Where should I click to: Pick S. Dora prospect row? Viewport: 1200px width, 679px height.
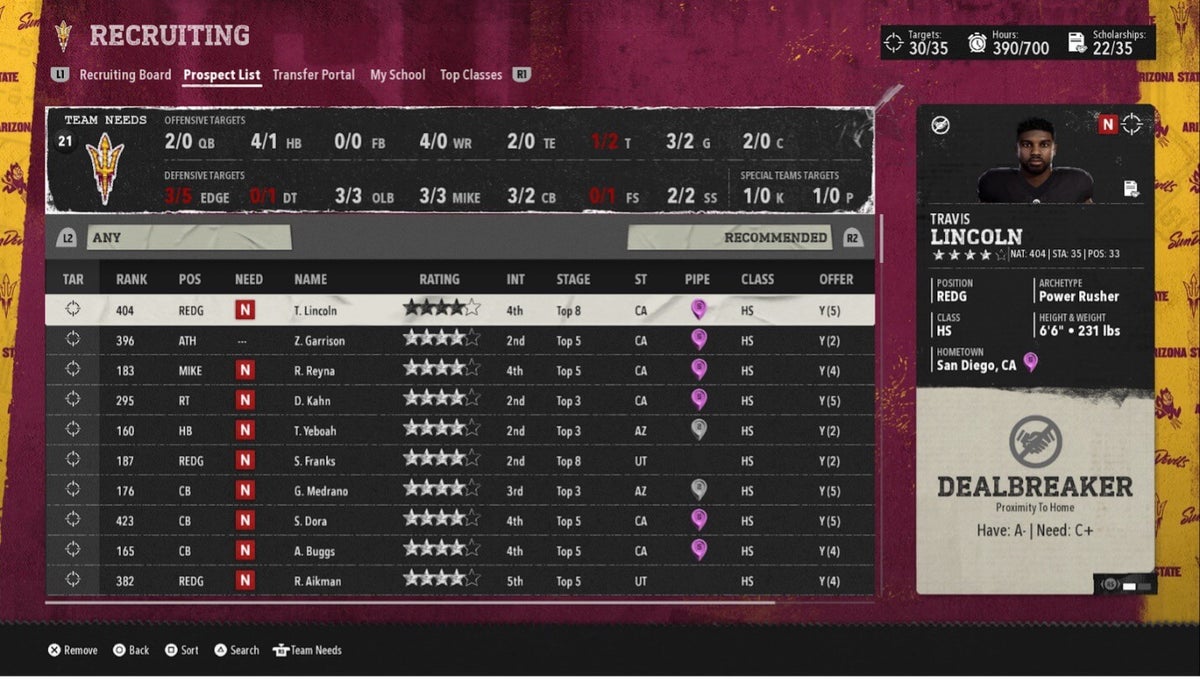[x=314, y=521]
